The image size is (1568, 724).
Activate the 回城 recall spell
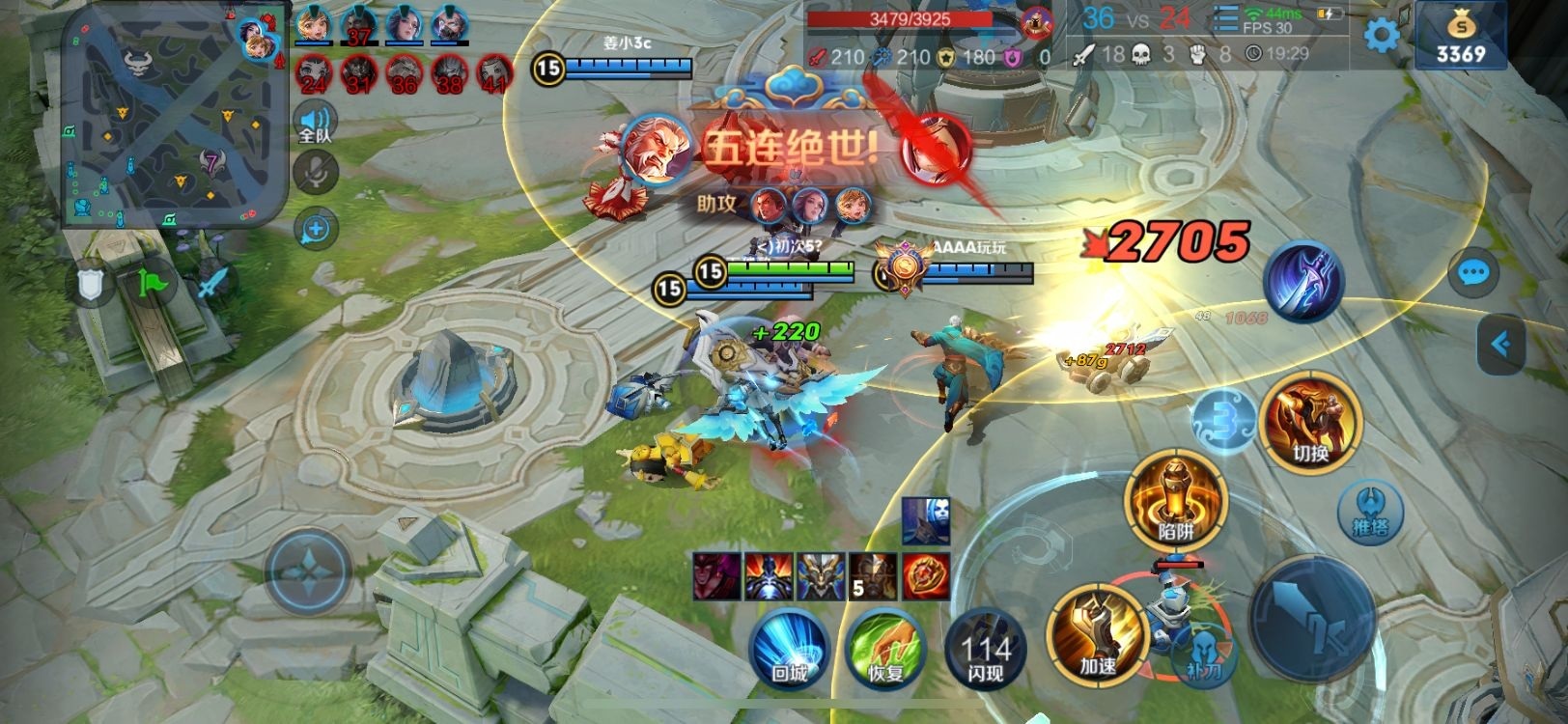[790, 647]
